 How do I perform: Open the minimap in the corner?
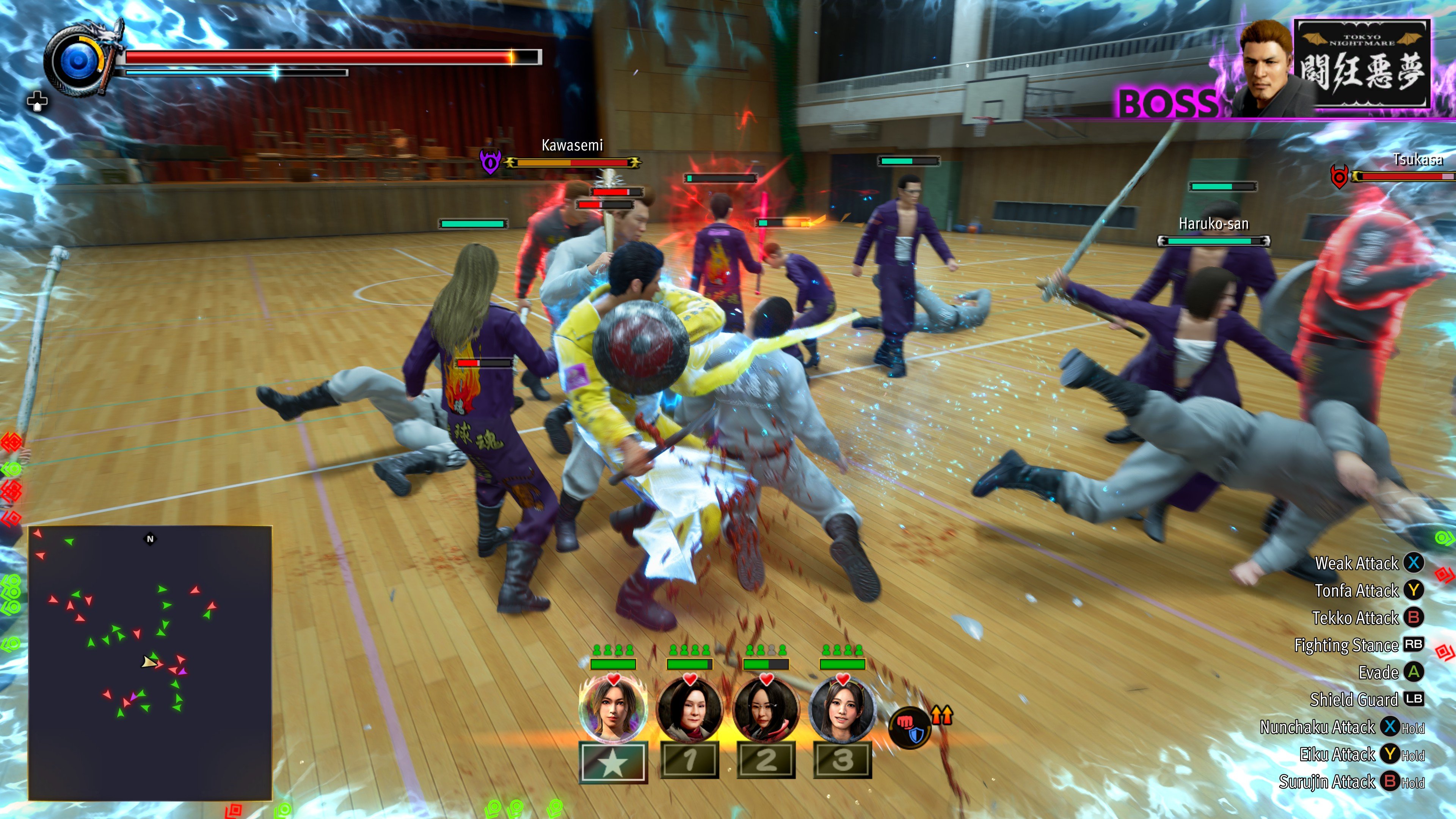(x=151, y=662)
